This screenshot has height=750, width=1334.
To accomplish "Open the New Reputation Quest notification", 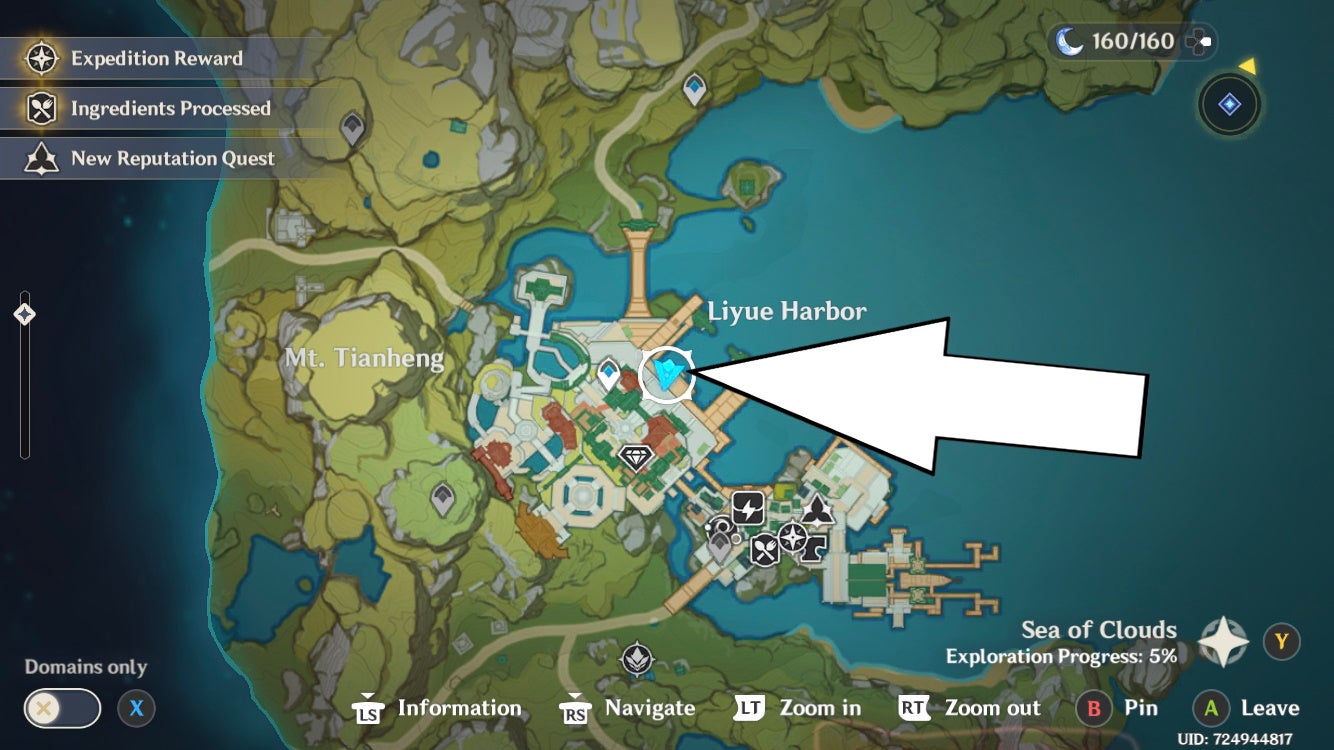I will click(x=155, y=158).
